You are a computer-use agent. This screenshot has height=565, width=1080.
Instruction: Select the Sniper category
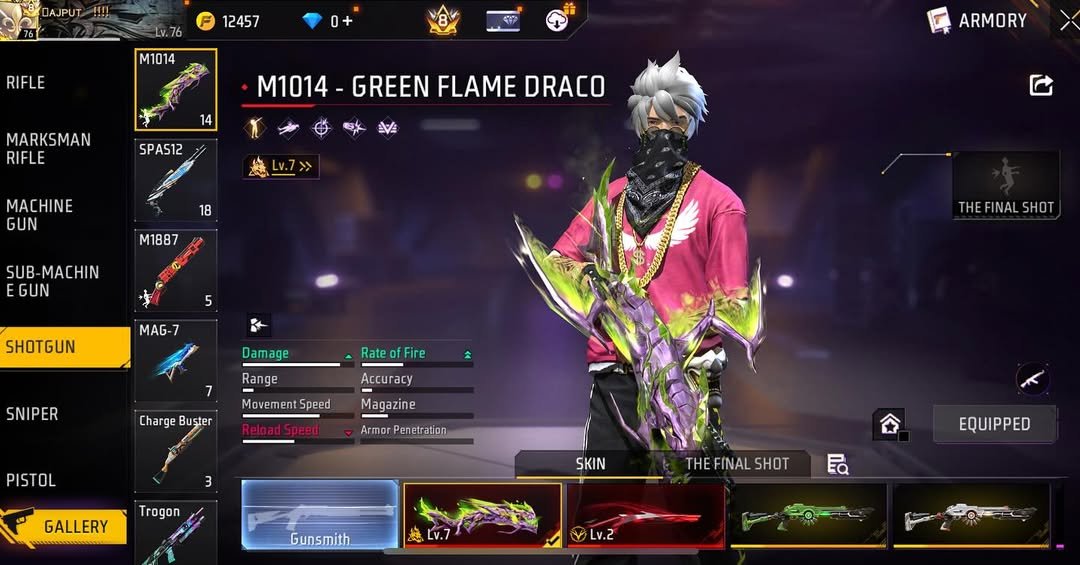32,414
